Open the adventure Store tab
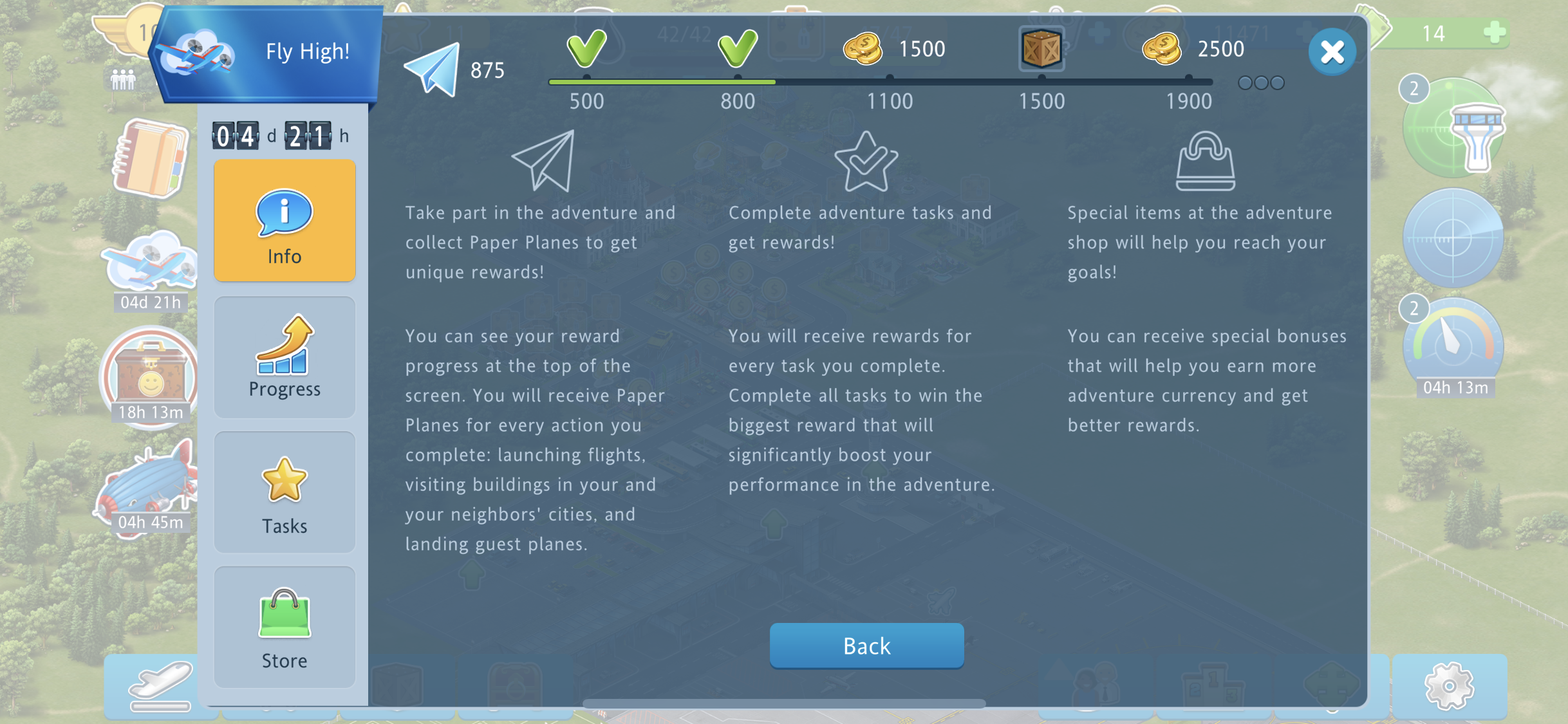 285,627
